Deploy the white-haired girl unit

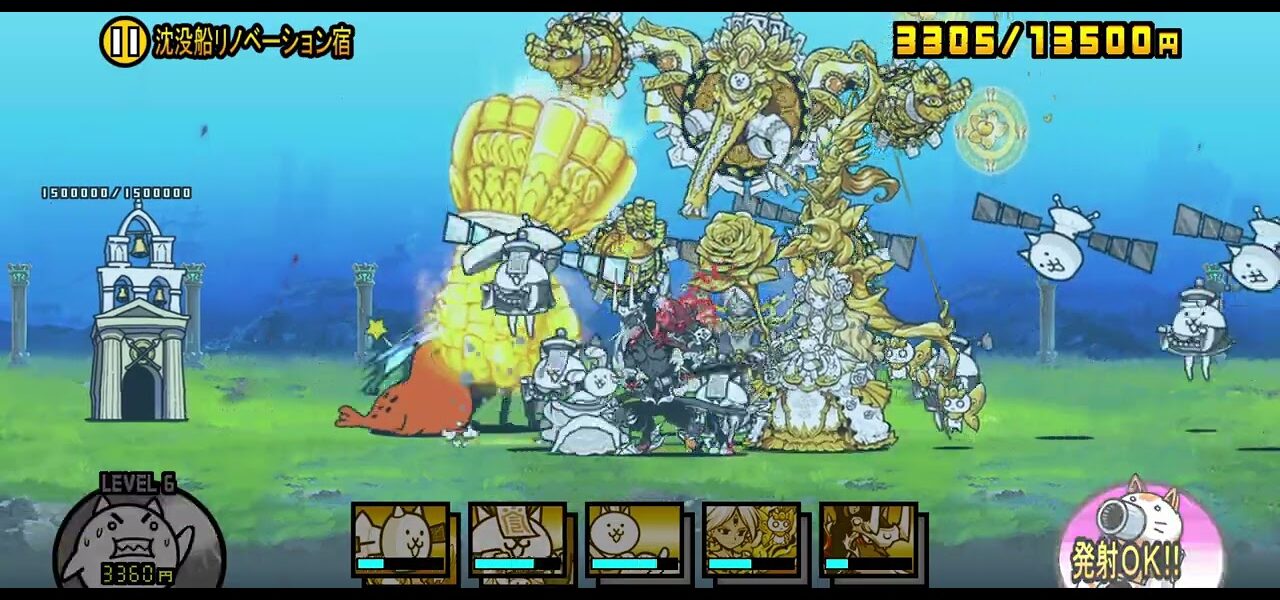(751, 540)
